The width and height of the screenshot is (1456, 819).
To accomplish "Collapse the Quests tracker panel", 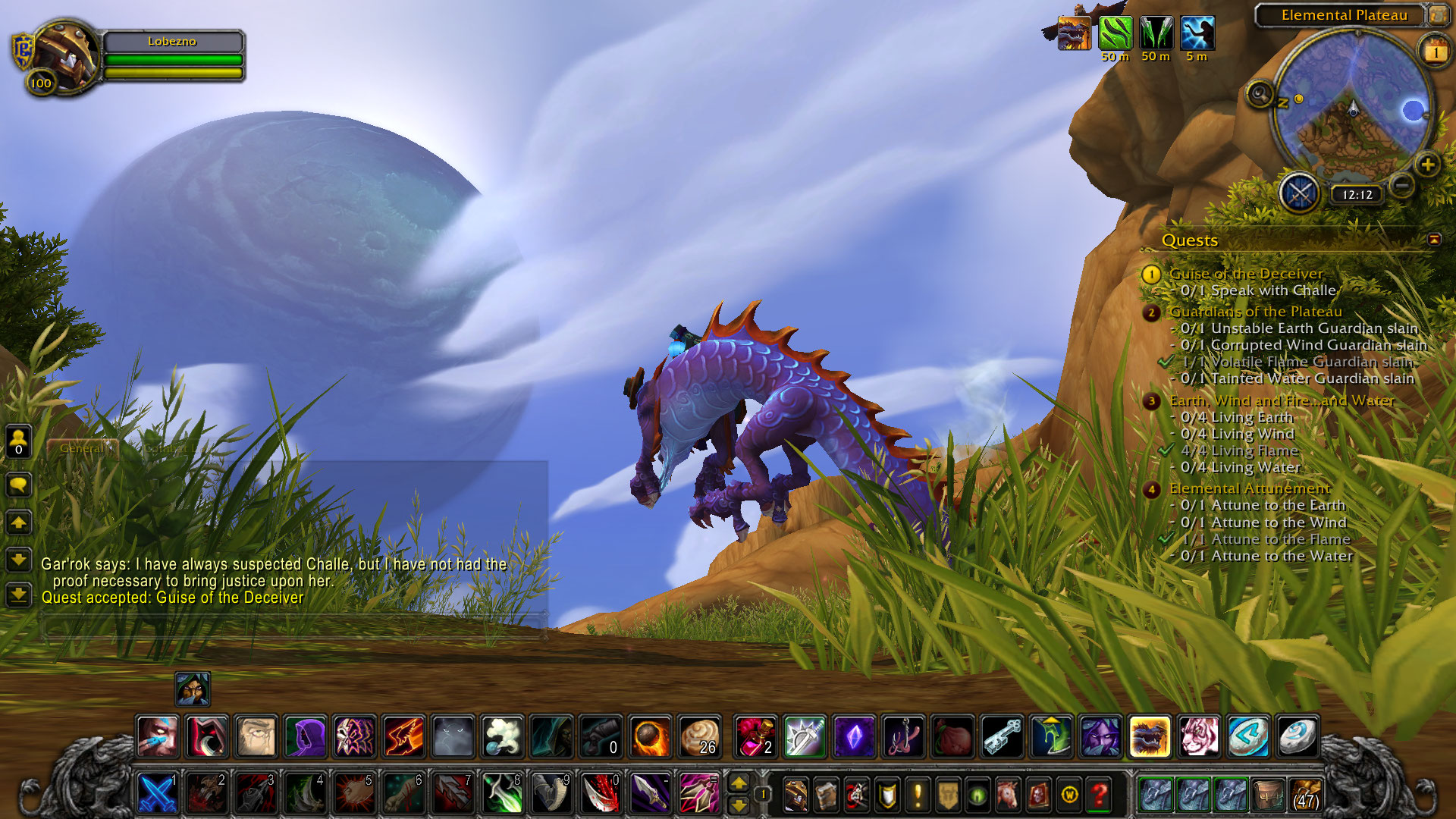I will pos(1433,240).
